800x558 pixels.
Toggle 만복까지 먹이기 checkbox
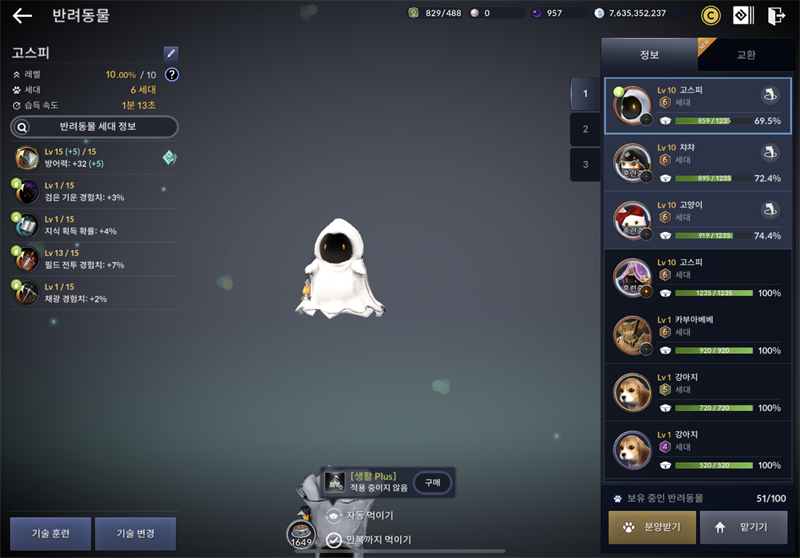coord(334,540)
